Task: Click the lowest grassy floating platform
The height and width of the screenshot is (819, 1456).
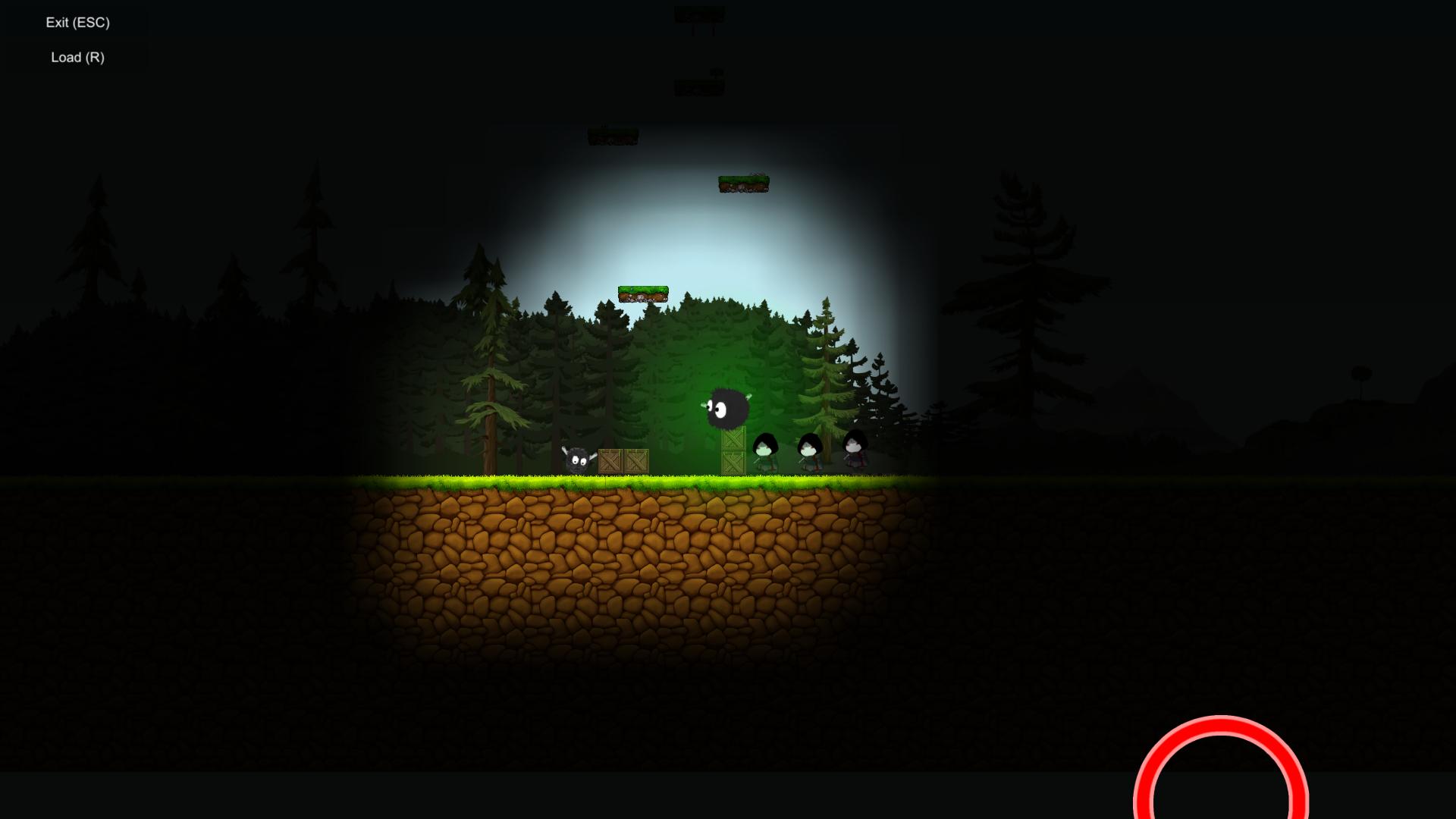Action: tap(643, 293)
